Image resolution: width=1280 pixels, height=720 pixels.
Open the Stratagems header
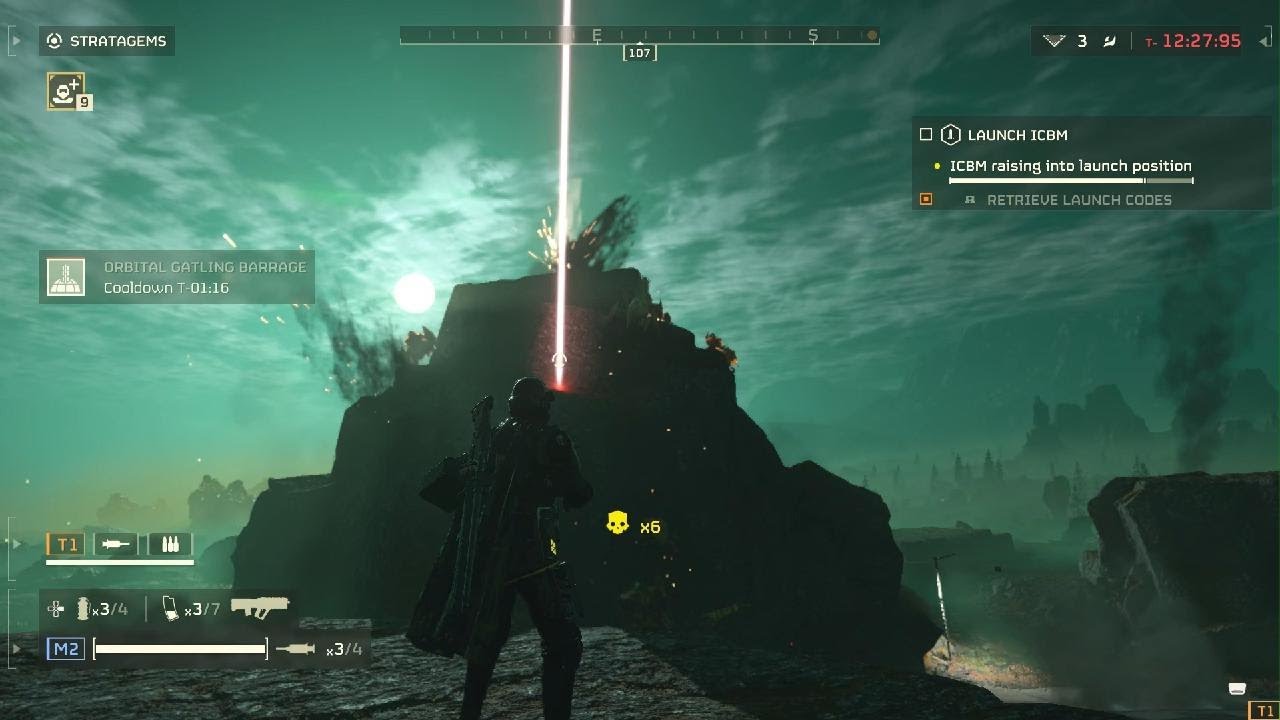107,41
